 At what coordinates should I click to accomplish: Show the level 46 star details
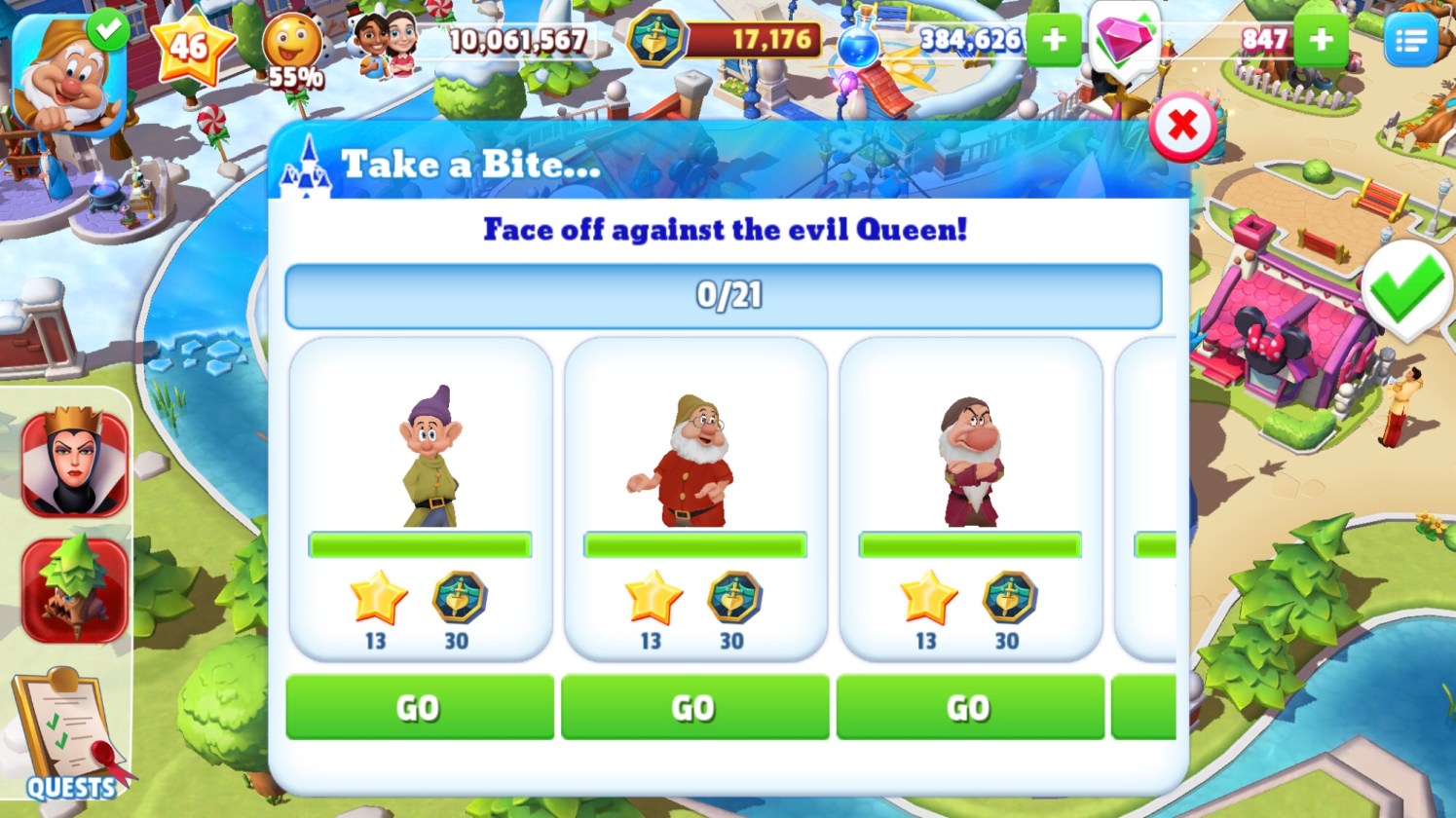192,46
